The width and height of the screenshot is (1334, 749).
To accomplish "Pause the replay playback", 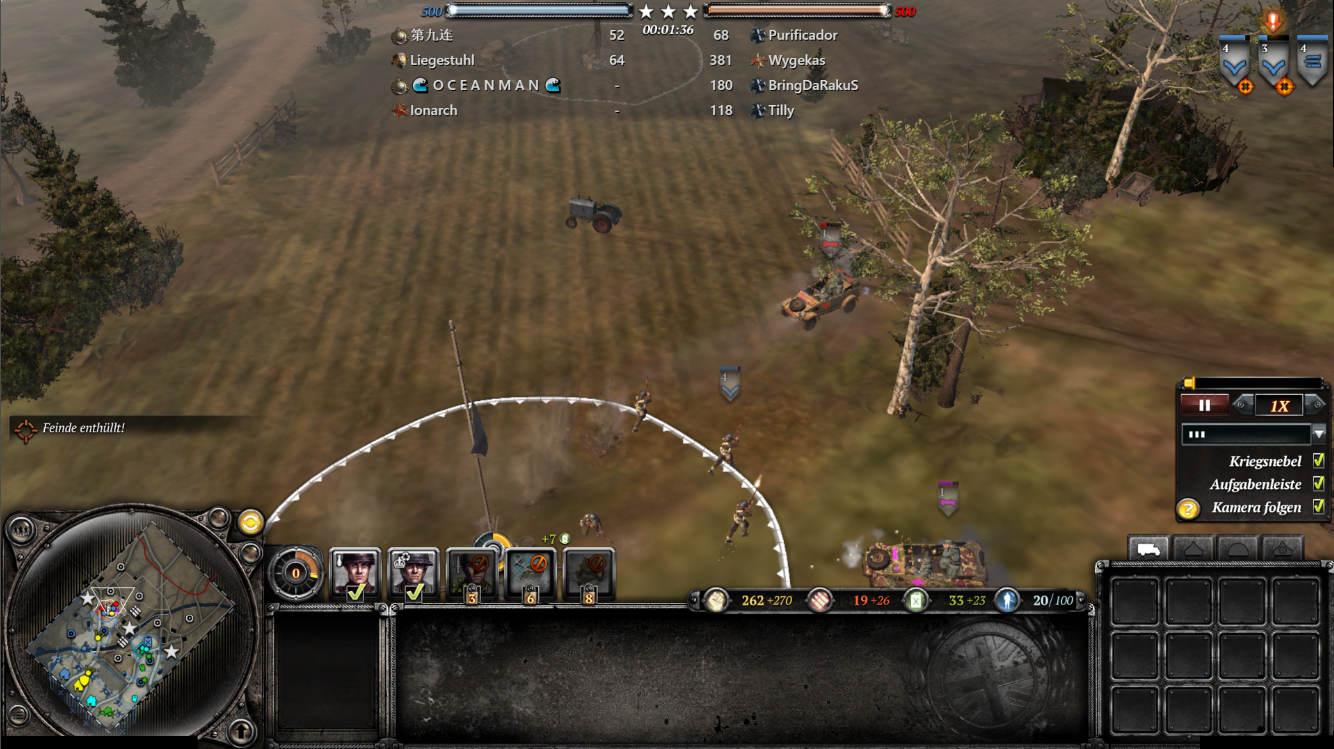I will click(x=1205, y=405).
